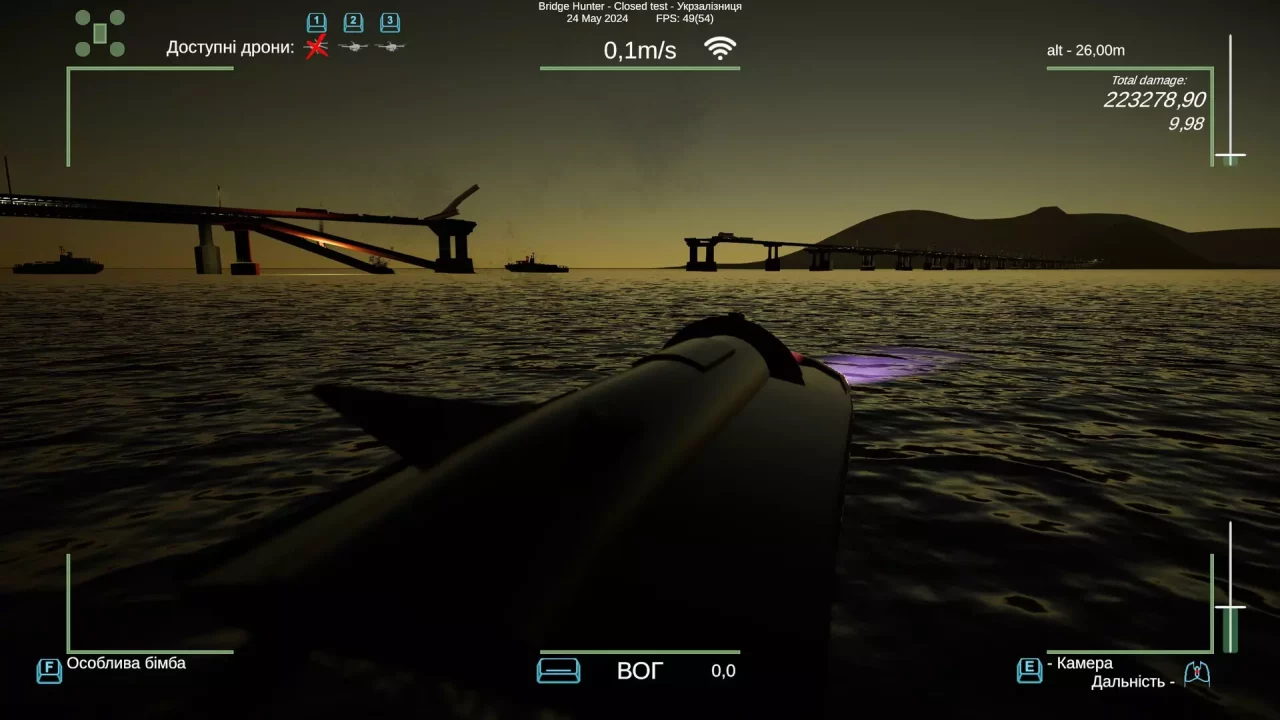Toggle drone slot 2 key button
Screen dimensions: 1280x720
(x=352, y=22)
